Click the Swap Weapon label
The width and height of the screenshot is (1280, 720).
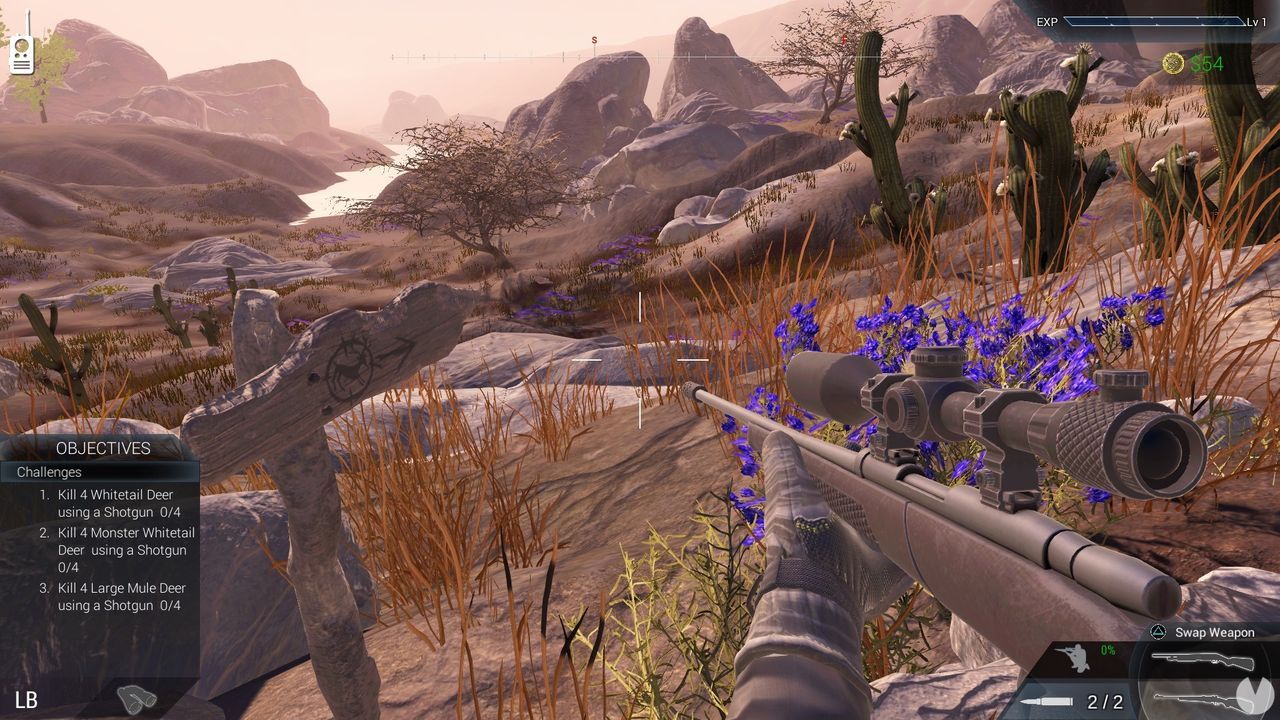tap(1213, 632)
